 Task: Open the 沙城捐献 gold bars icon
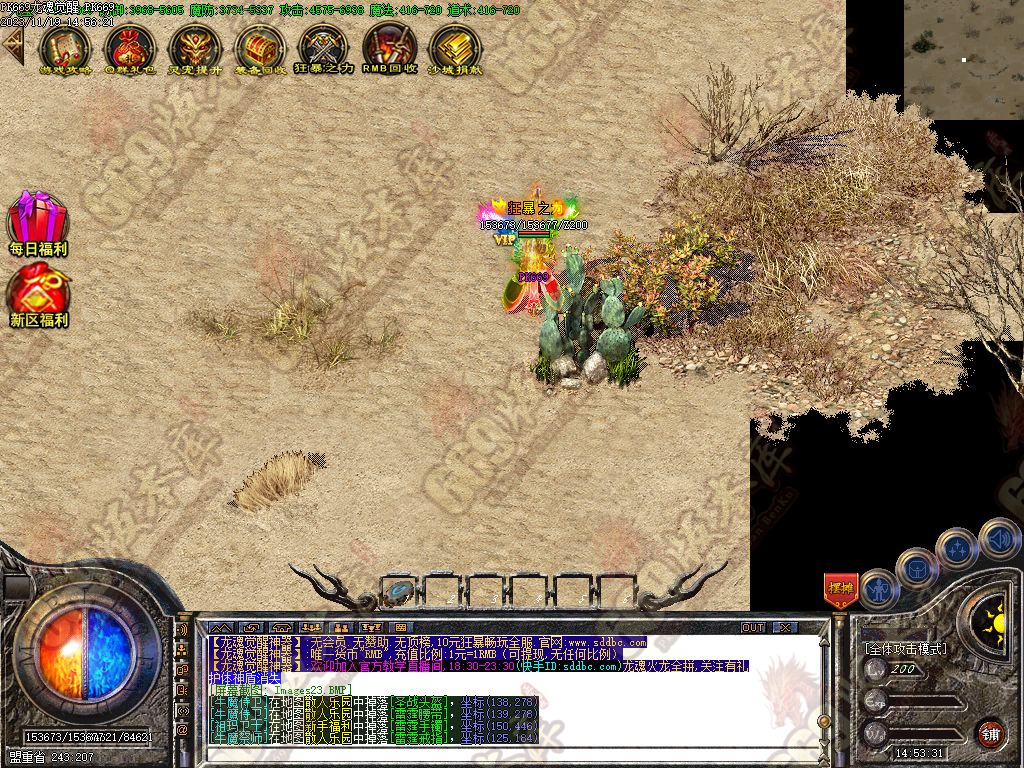pos(454,47)
